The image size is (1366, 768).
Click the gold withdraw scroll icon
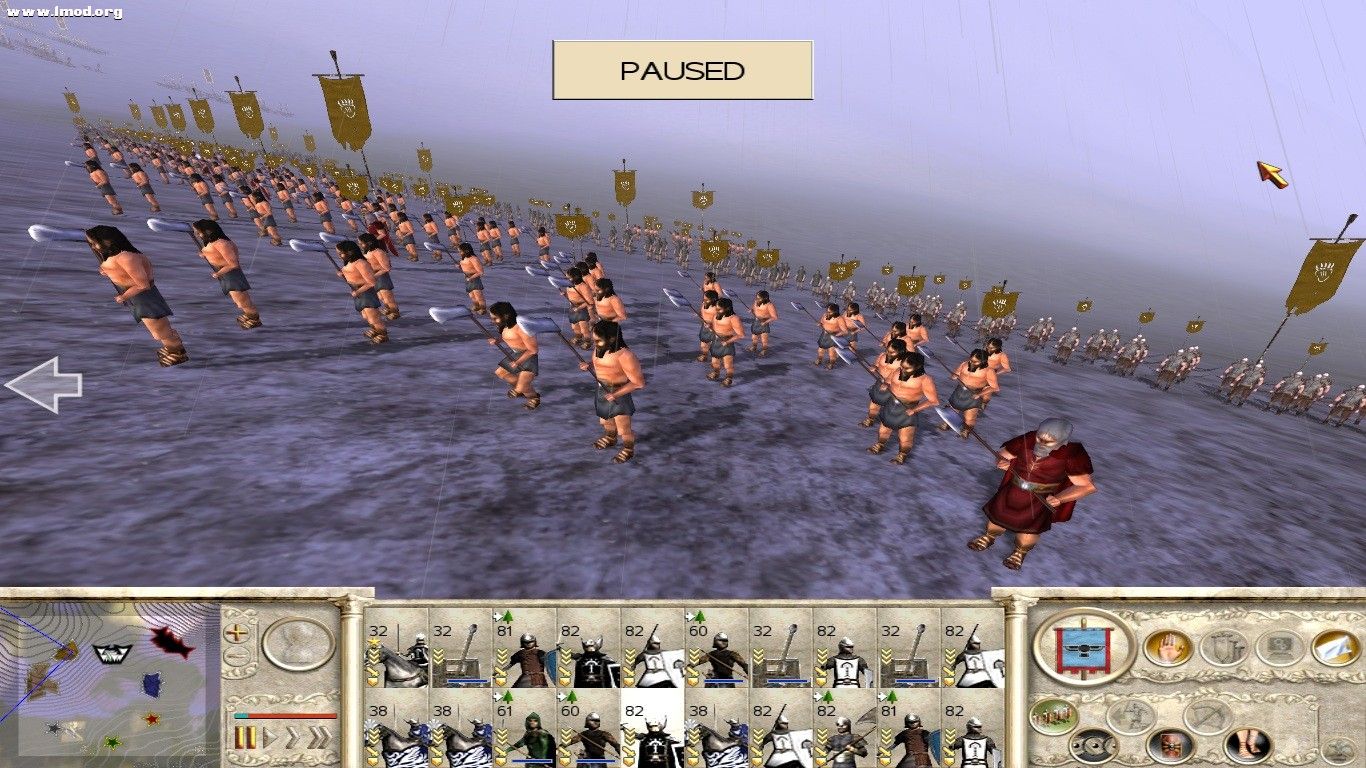[1334, 650]
